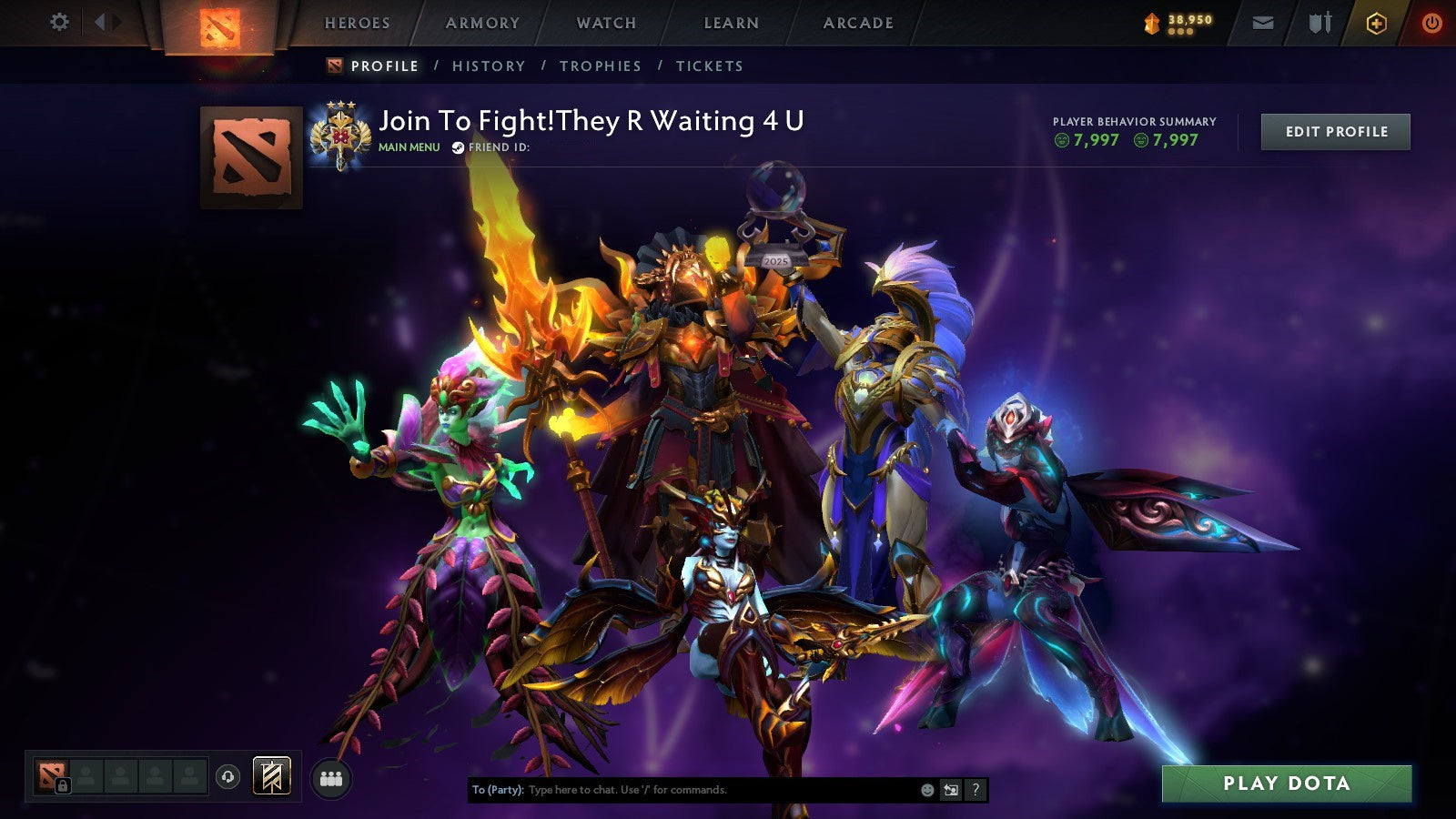
Task: Toggle the party lobby lock
Action: (x=63, y=784)
